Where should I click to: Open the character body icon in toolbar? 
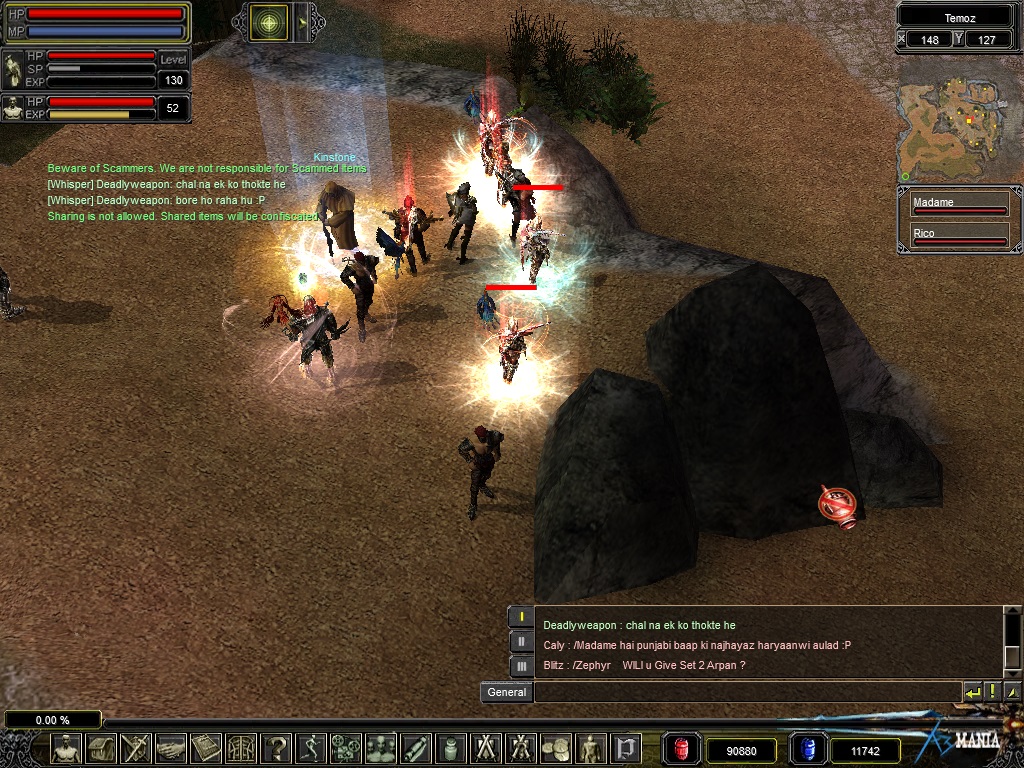point(66,748)
